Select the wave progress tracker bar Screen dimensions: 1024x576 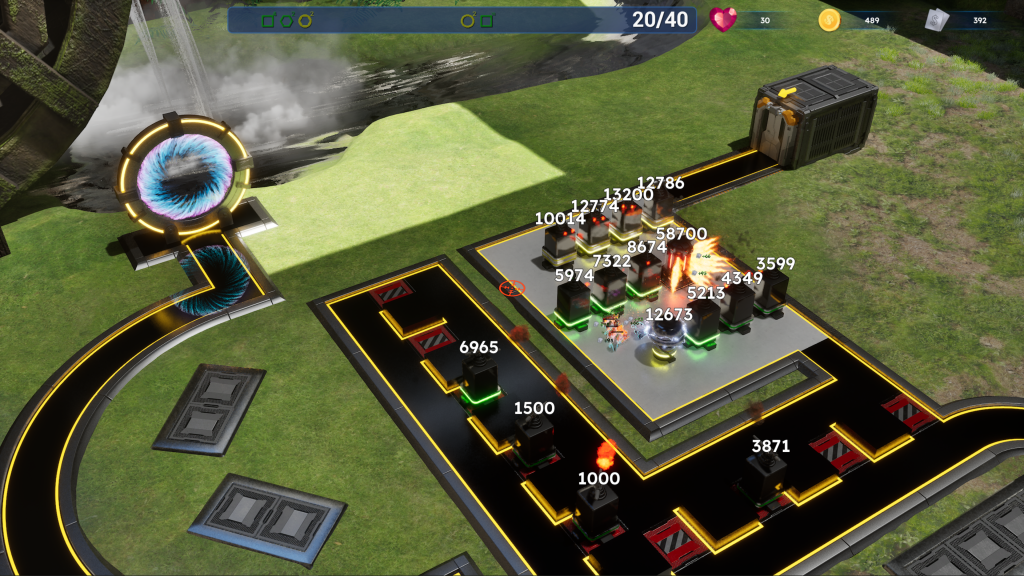463,20
